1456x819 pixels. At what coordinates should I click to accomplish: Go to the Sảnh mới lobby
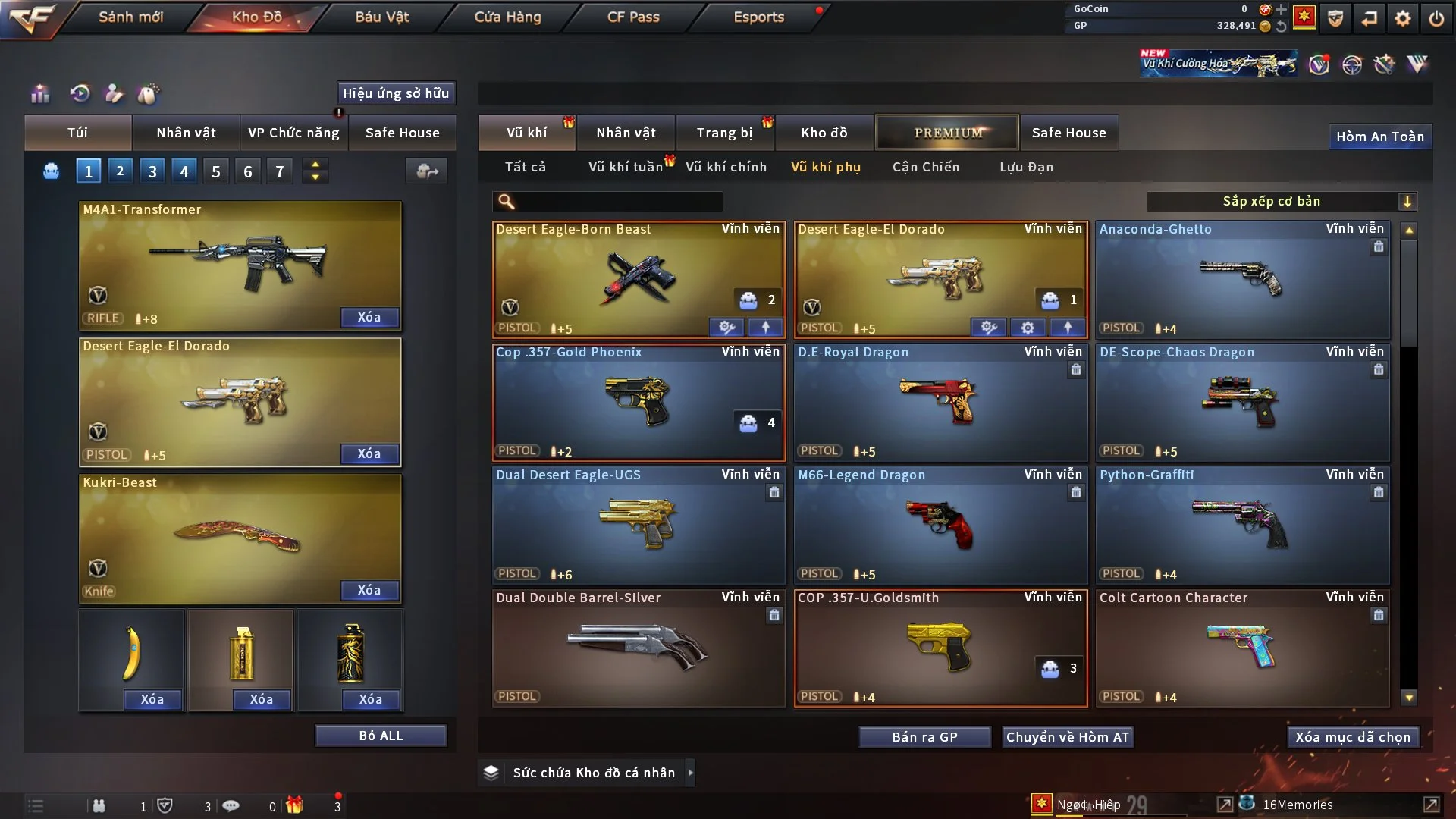[x=130, y=17]
